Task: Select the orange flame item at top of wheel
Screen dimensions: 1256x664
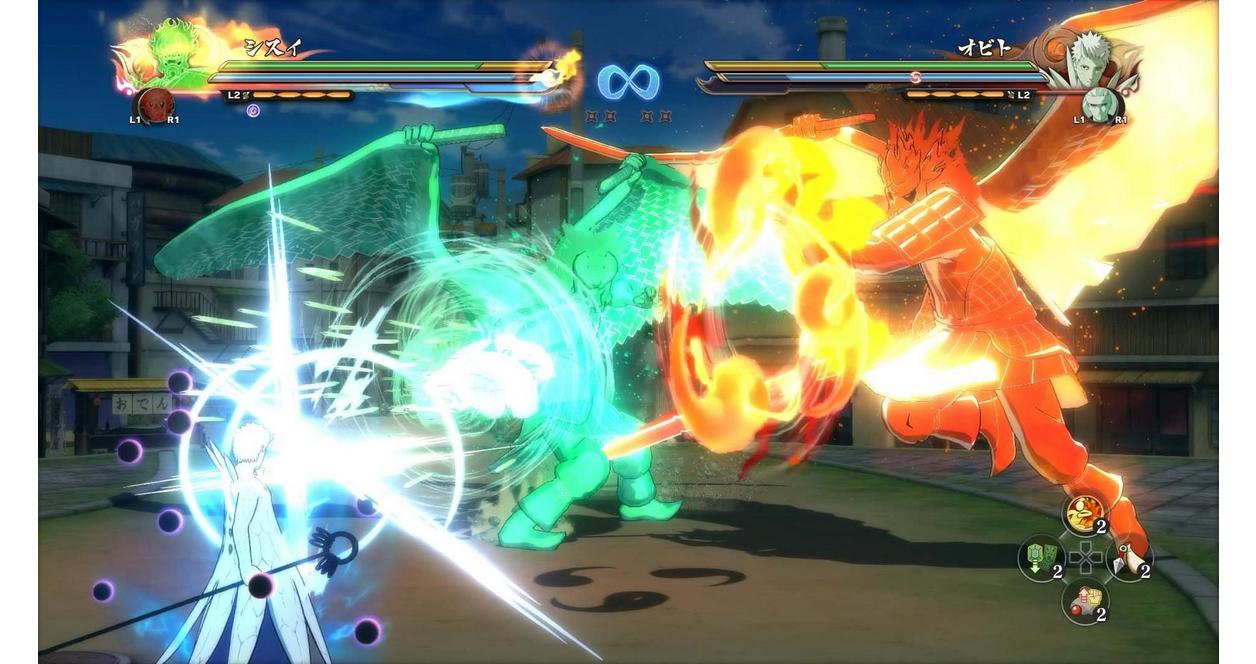Action: [1084, 514]
